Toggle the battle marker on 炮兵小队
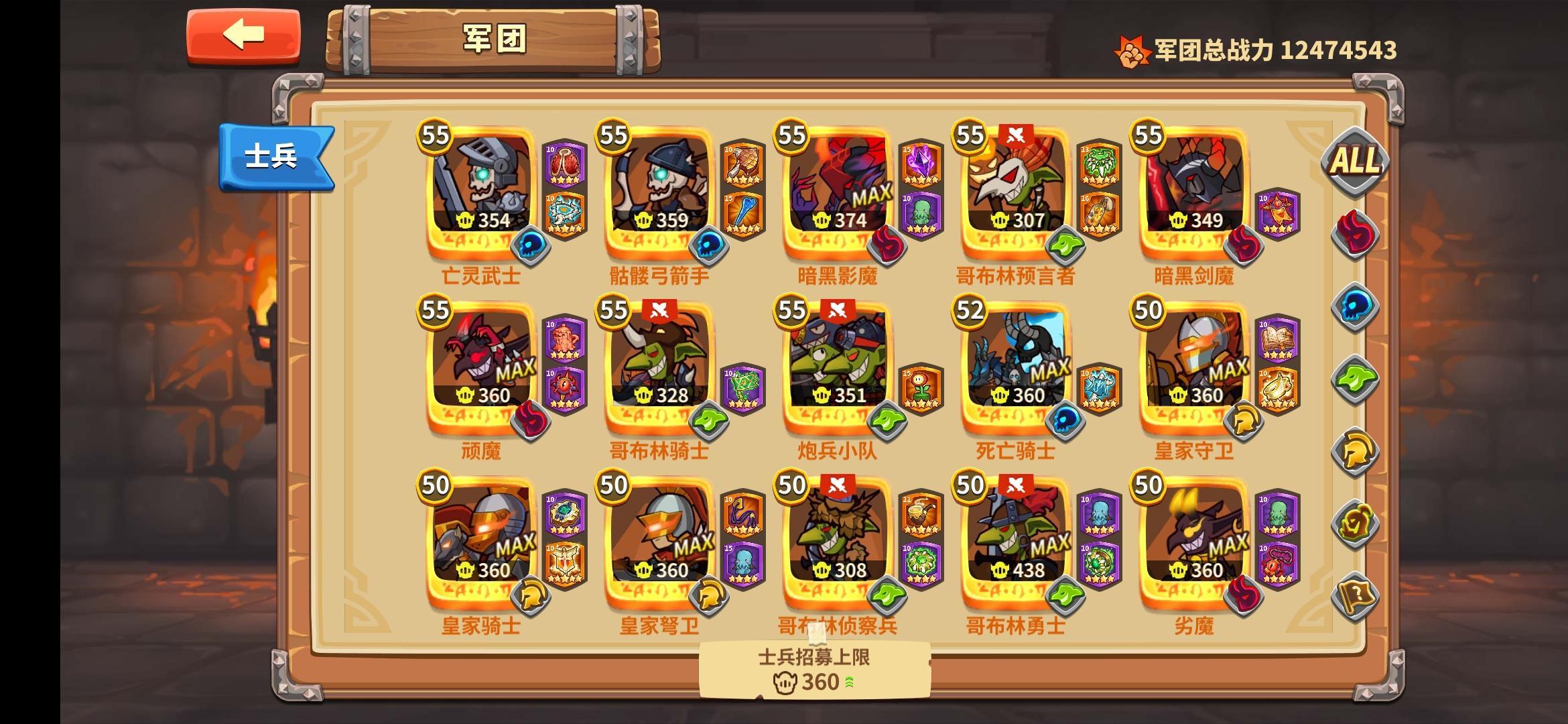 click(x=839, y=308)
